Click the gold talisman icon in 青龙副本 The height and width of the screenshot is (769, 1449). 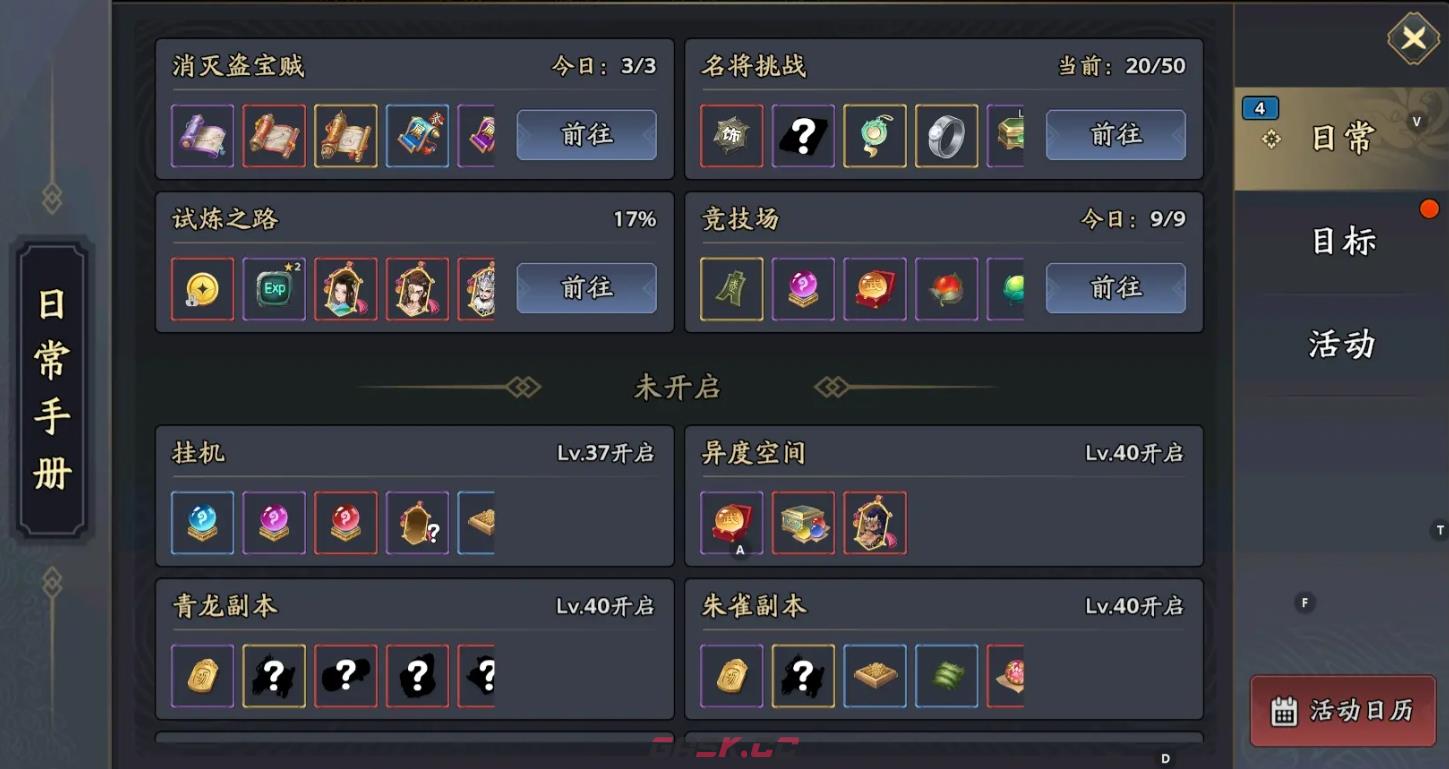coord(202,676)
